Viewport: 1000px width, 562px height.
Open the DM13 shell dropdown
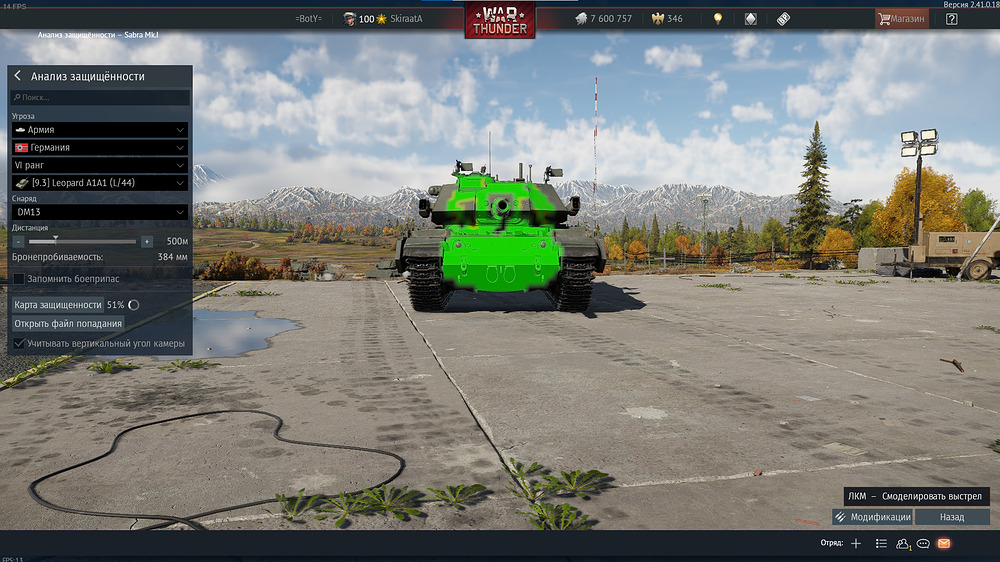point(100,212)
